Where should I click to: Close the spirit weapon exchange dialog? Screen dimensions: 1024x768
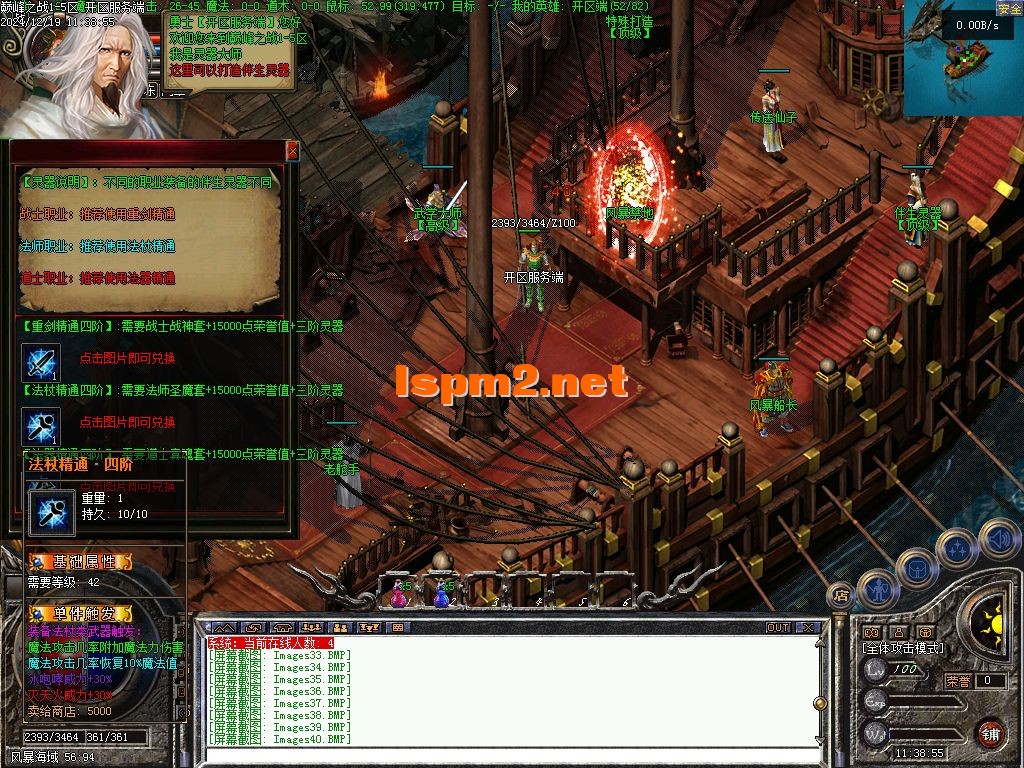coord(292,150)
